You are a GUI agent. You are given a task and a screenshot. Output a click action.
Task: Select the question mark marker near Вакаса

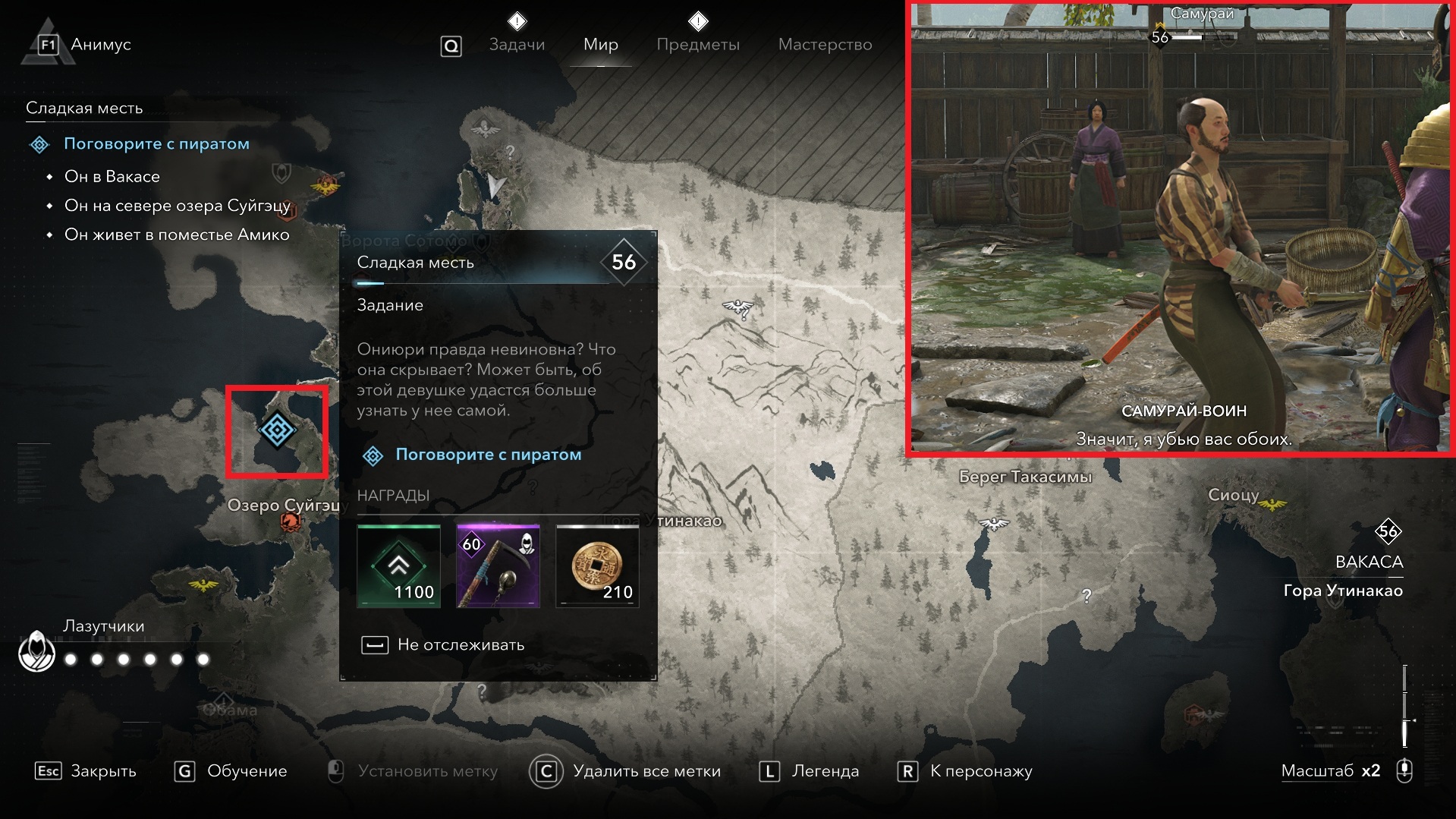[x=1086, y=596]
